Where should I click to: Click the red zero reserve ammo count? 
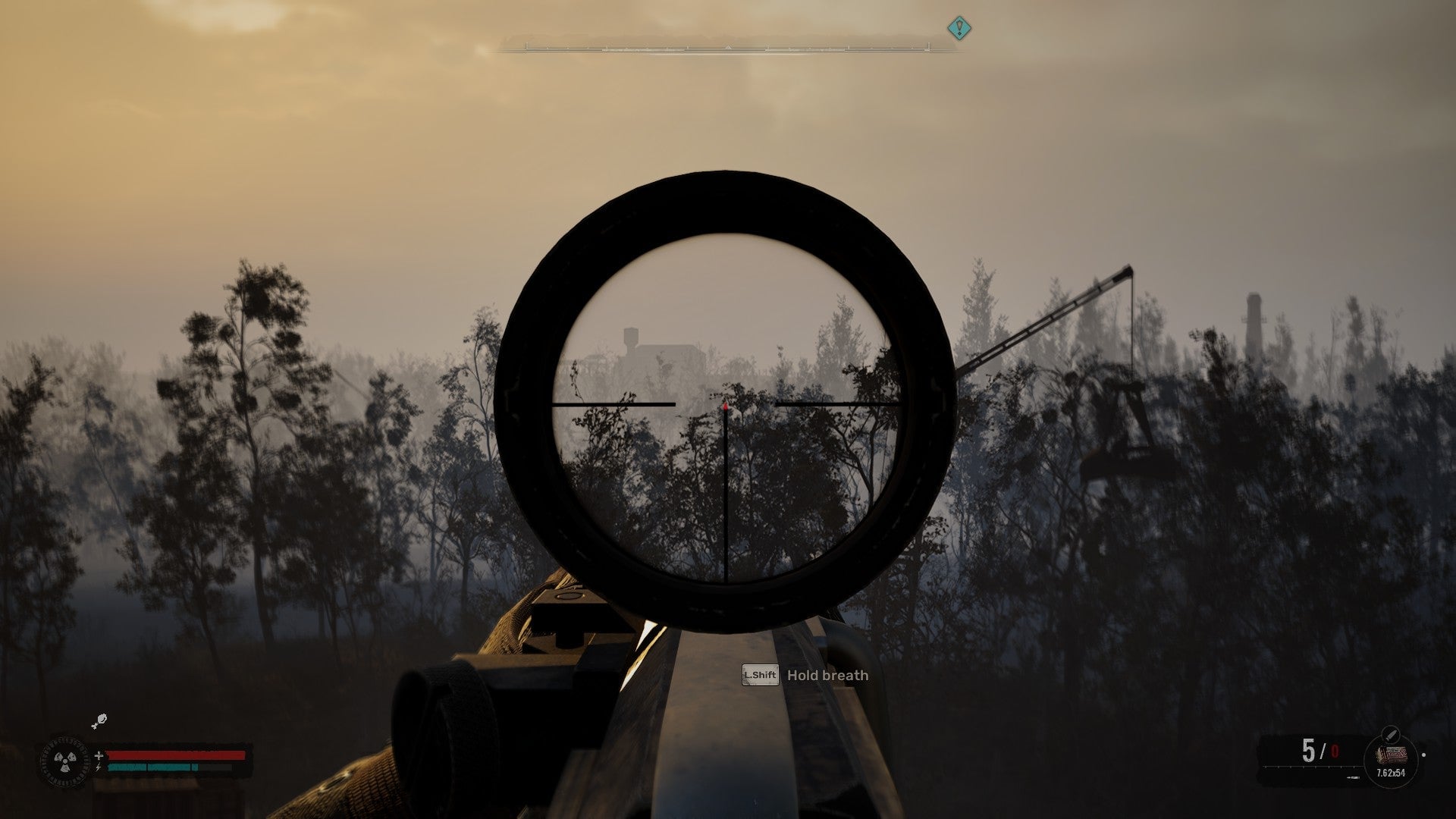click(x=1335, y=752)
